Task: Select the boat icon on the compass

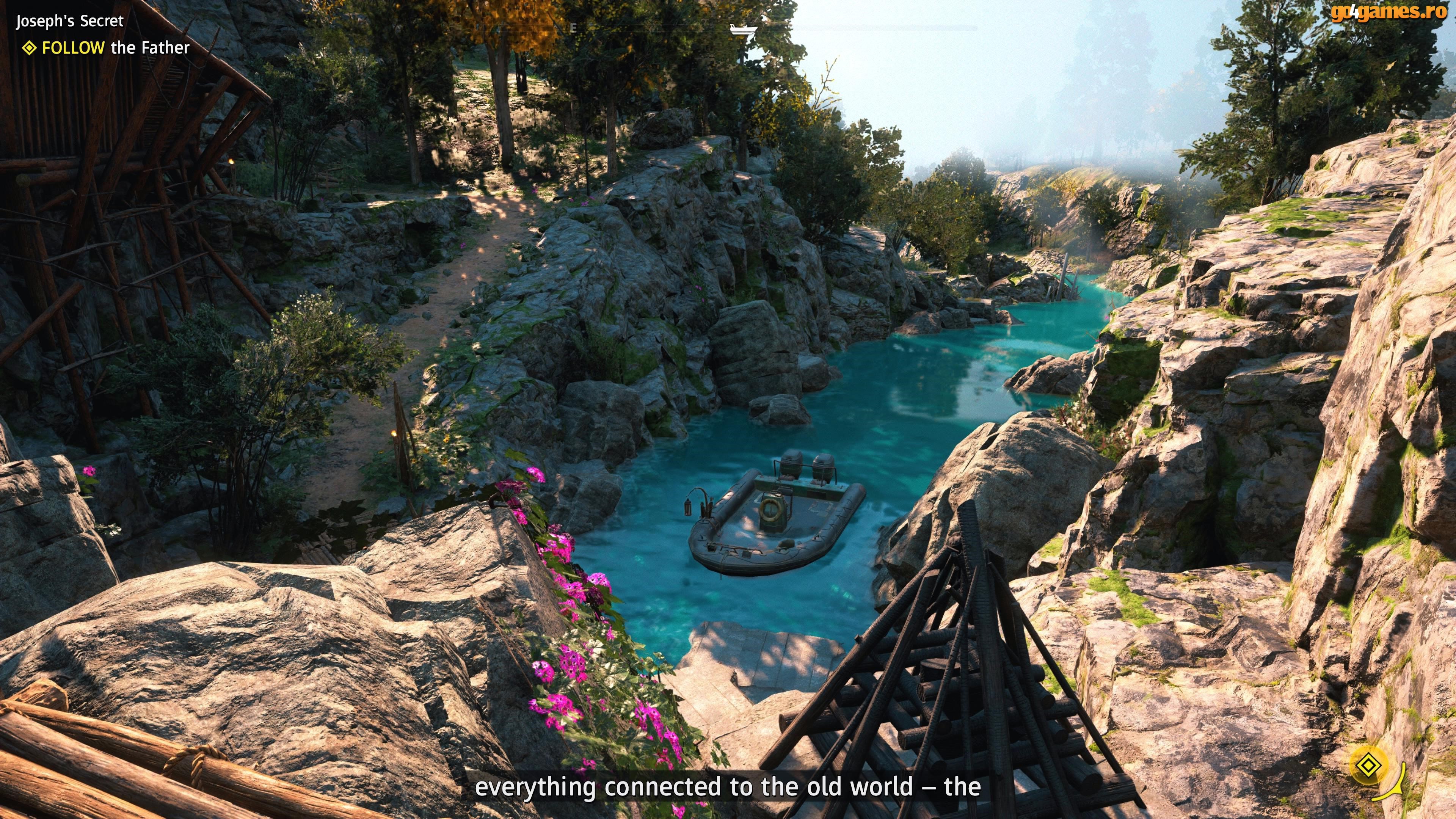Action: [x=742, y=30]
